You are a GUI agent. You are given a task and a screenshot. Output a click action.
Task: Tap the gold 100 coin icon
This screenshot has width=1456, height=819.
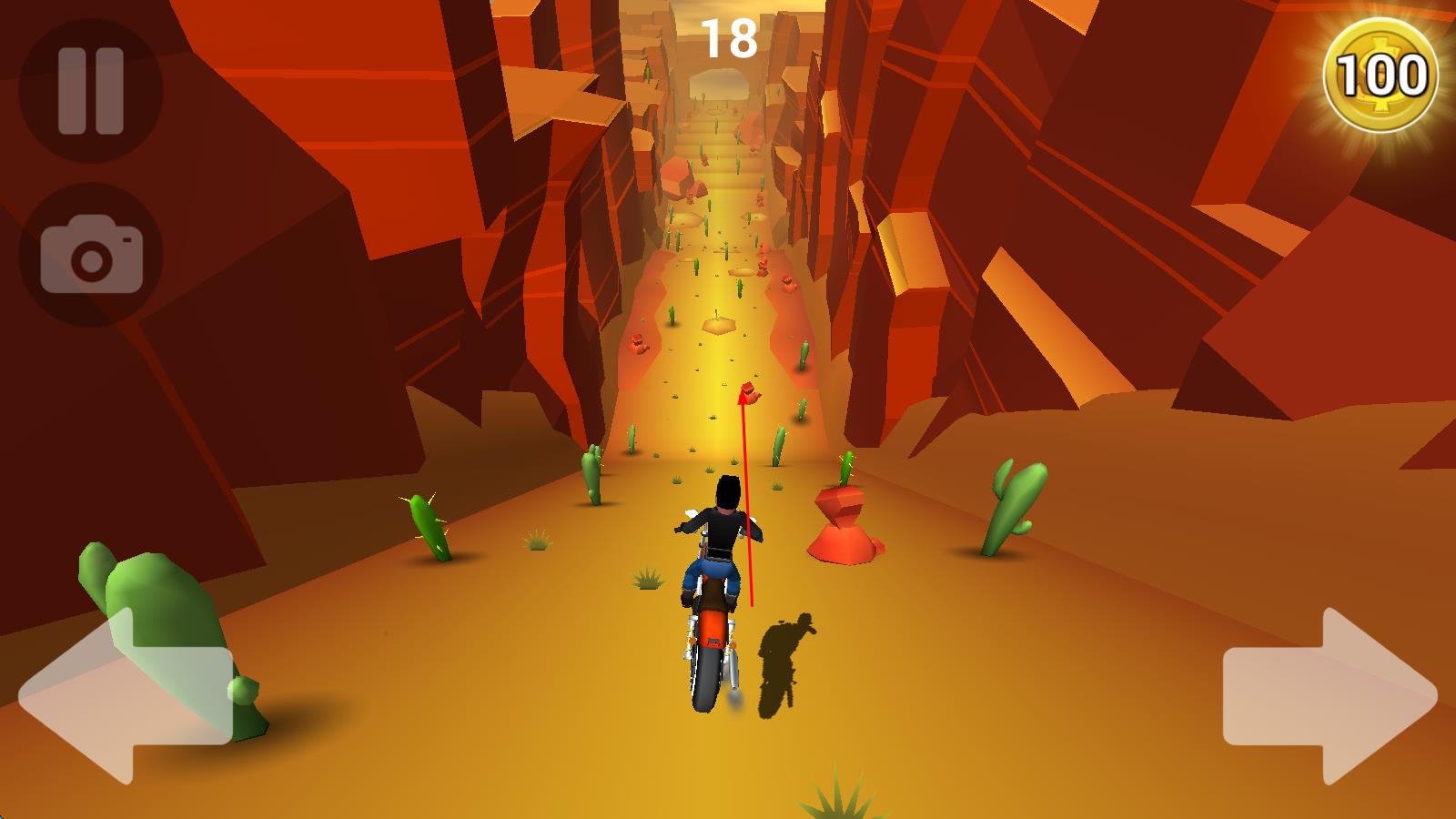pyautogui.click(x=1380, y=76)
